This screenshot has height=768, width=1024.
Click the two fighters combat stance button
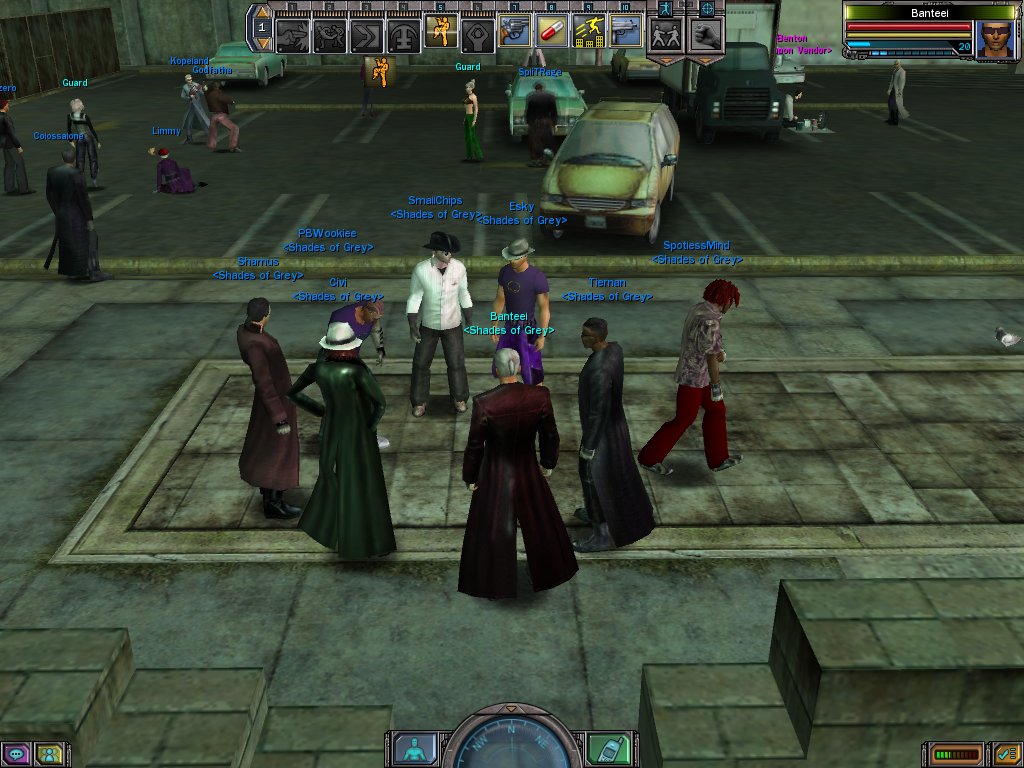coord(665,36)
